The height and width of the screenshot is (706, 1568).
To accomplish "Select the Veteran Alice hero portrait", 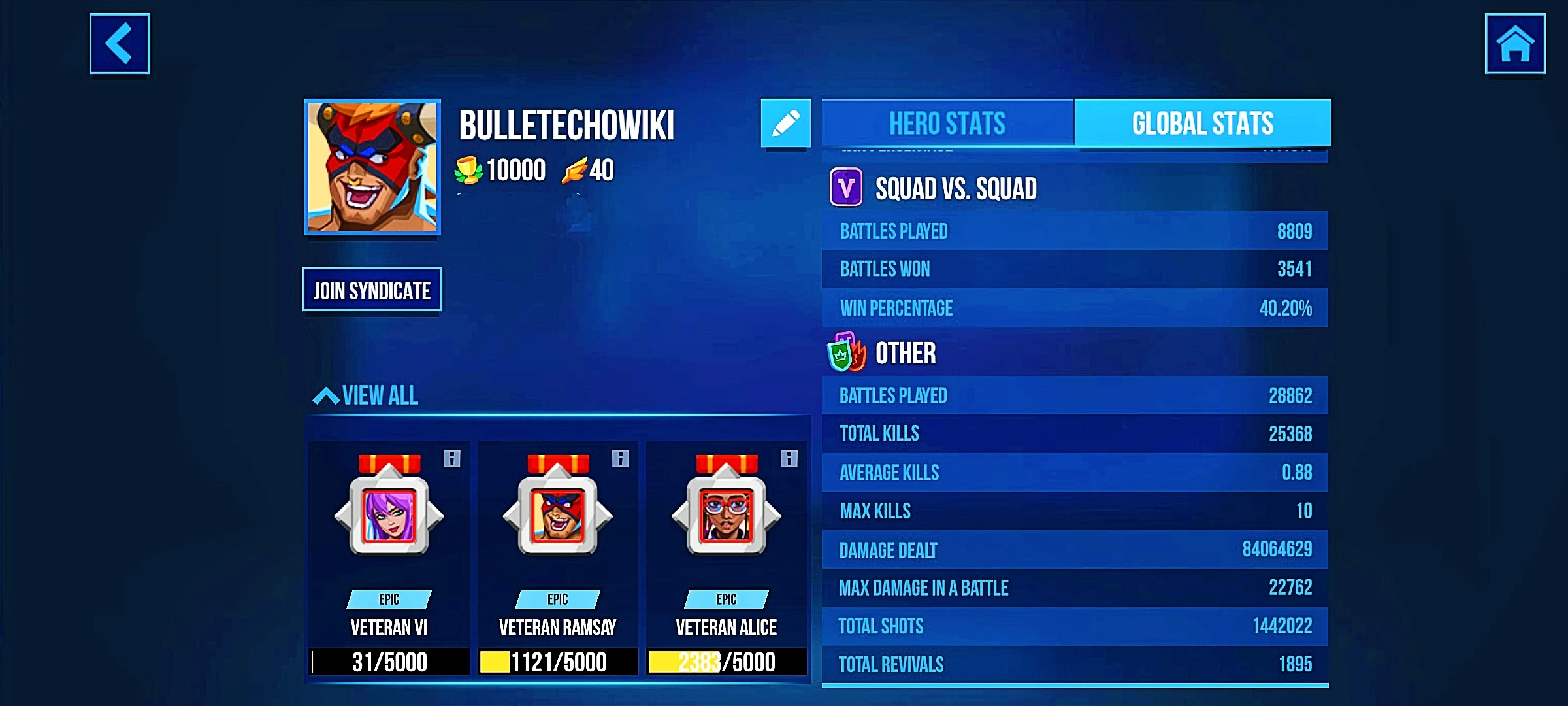I will (x=725, y=516).
